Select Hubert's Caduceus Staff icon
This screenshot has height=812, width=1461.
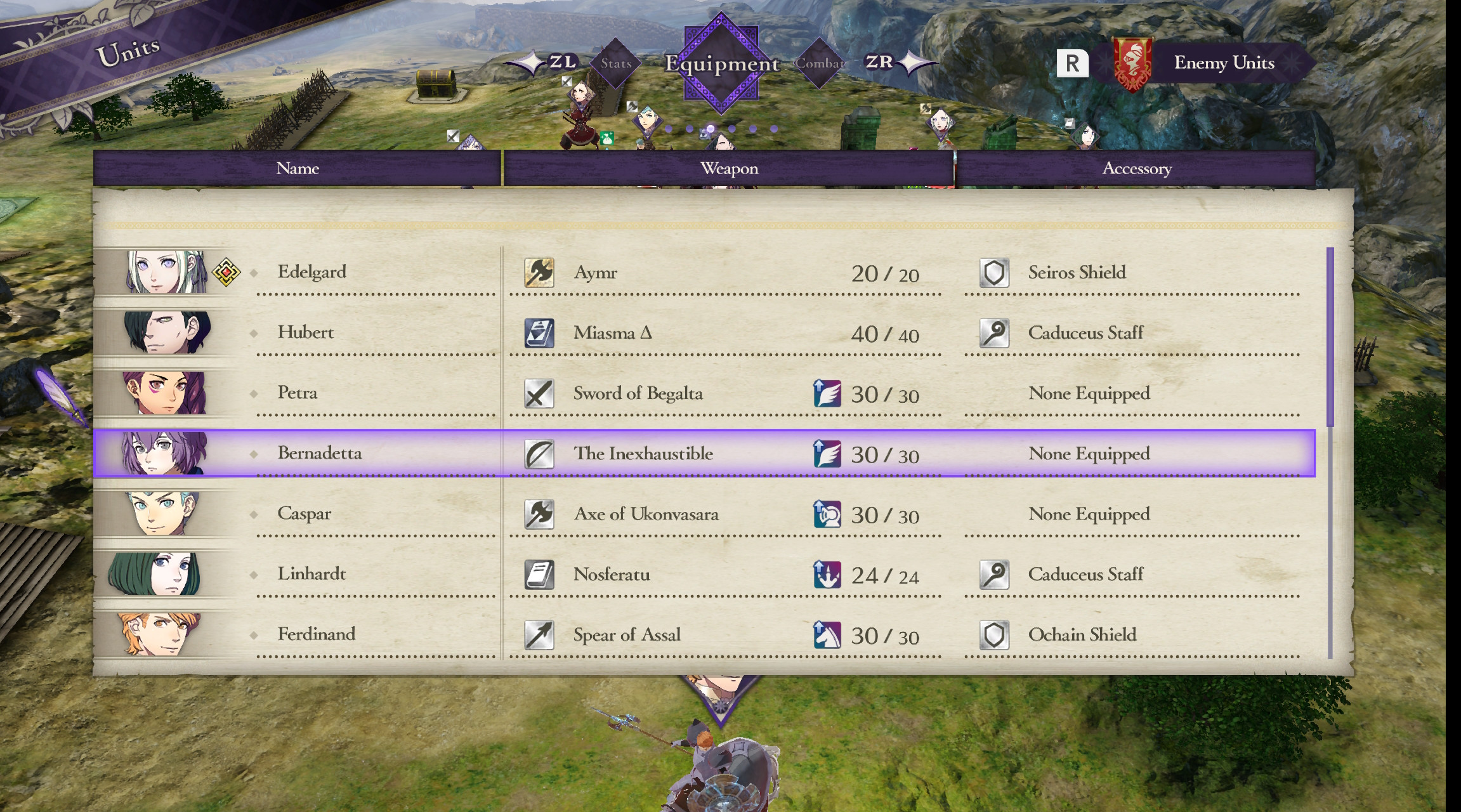coord(994,332)
